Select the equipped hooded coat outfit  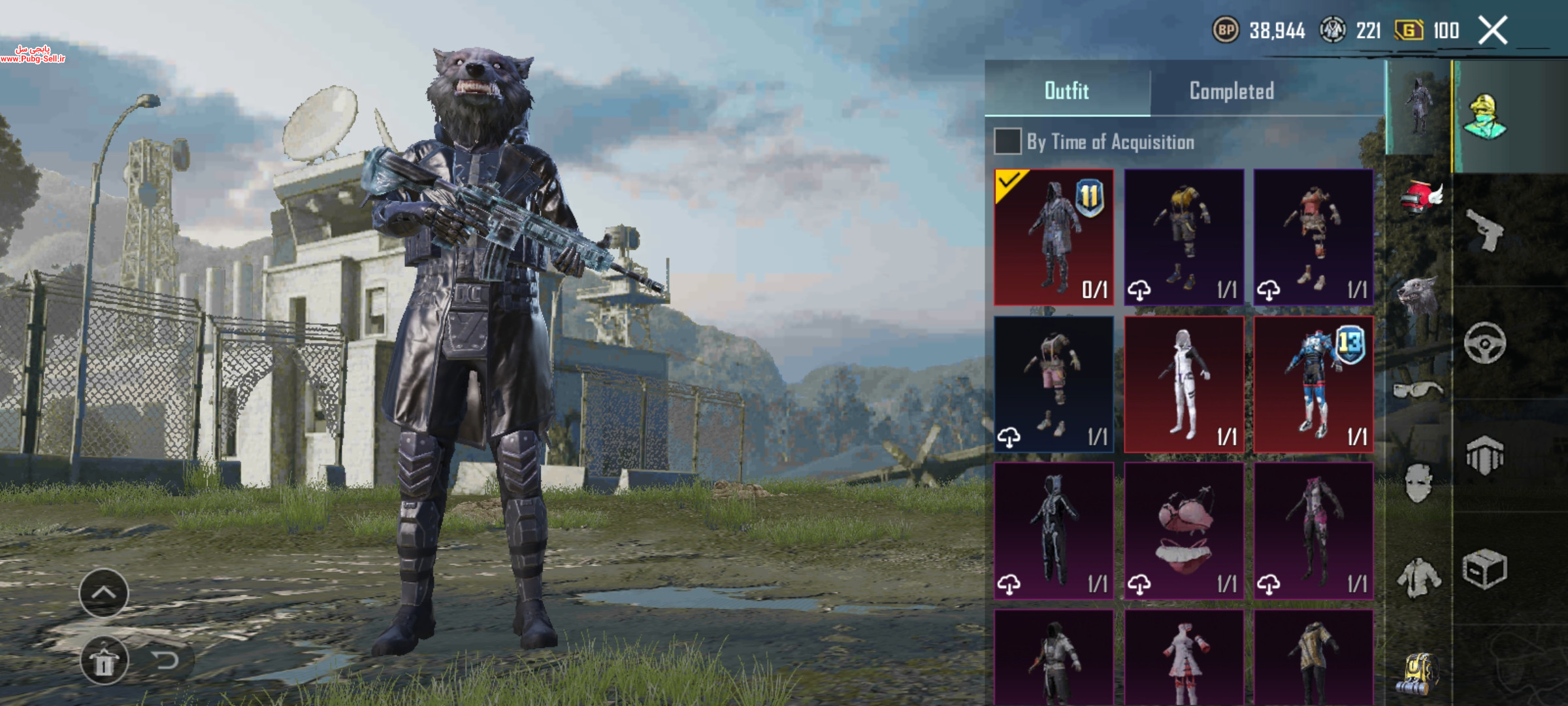(x=1053, y=237)
